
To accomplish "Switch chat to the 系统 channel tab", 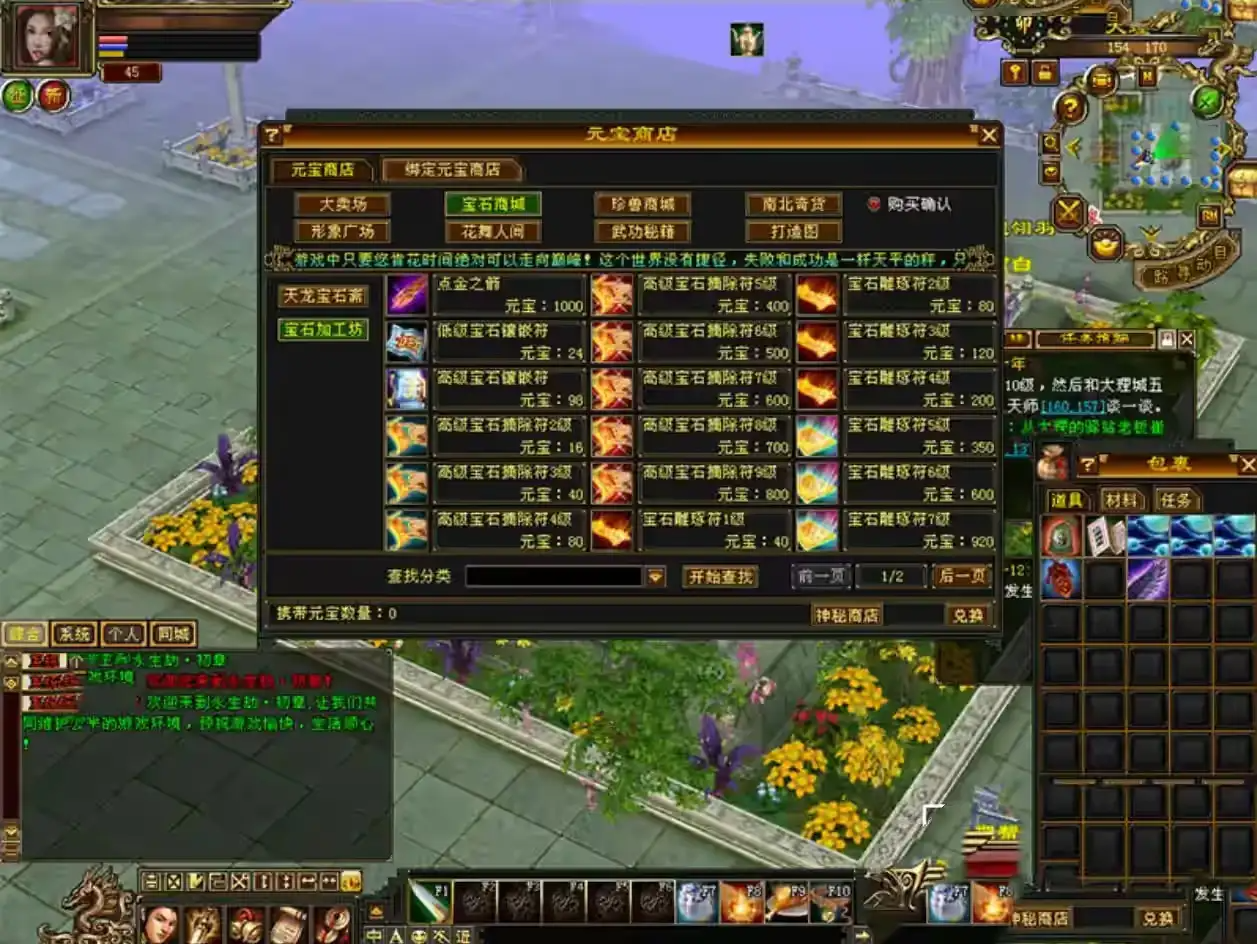I will pos(73,634).
